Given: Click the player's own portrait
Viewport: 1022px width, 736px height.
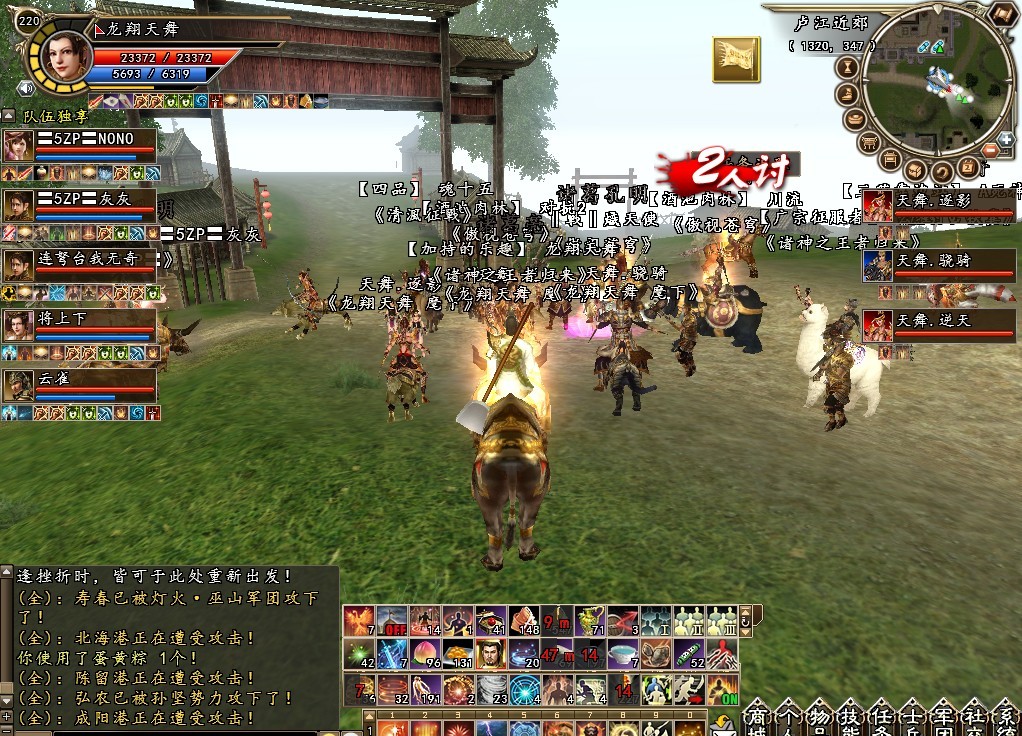Looking at the screenshot, I should coord(61,55).
